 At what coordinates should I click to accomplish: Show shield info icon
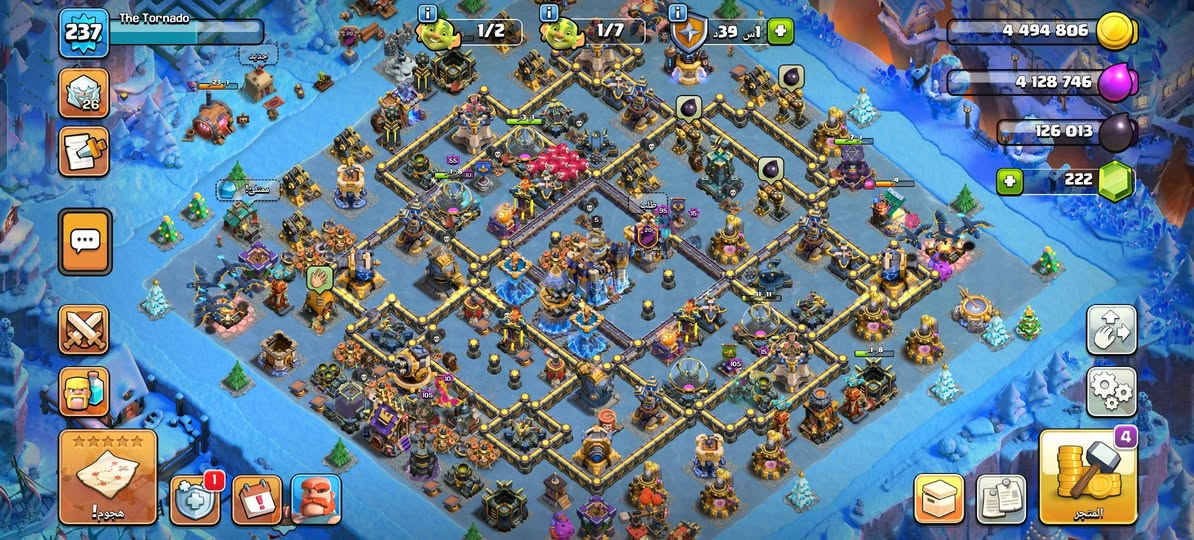[679, 13]
